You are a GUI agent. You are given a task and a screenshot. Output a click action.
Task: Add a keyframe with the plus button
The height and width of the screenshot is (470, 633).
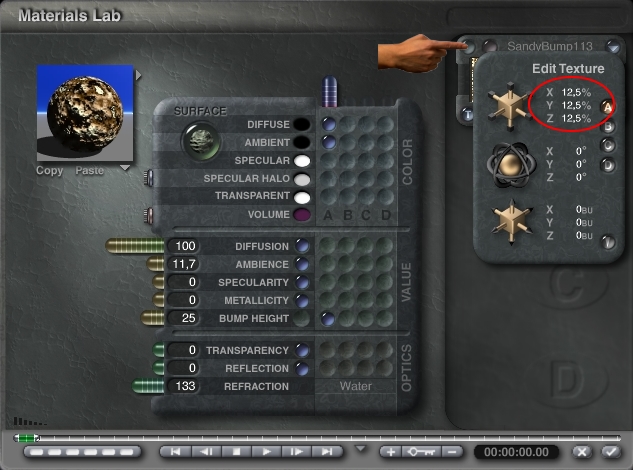point(391,452)
